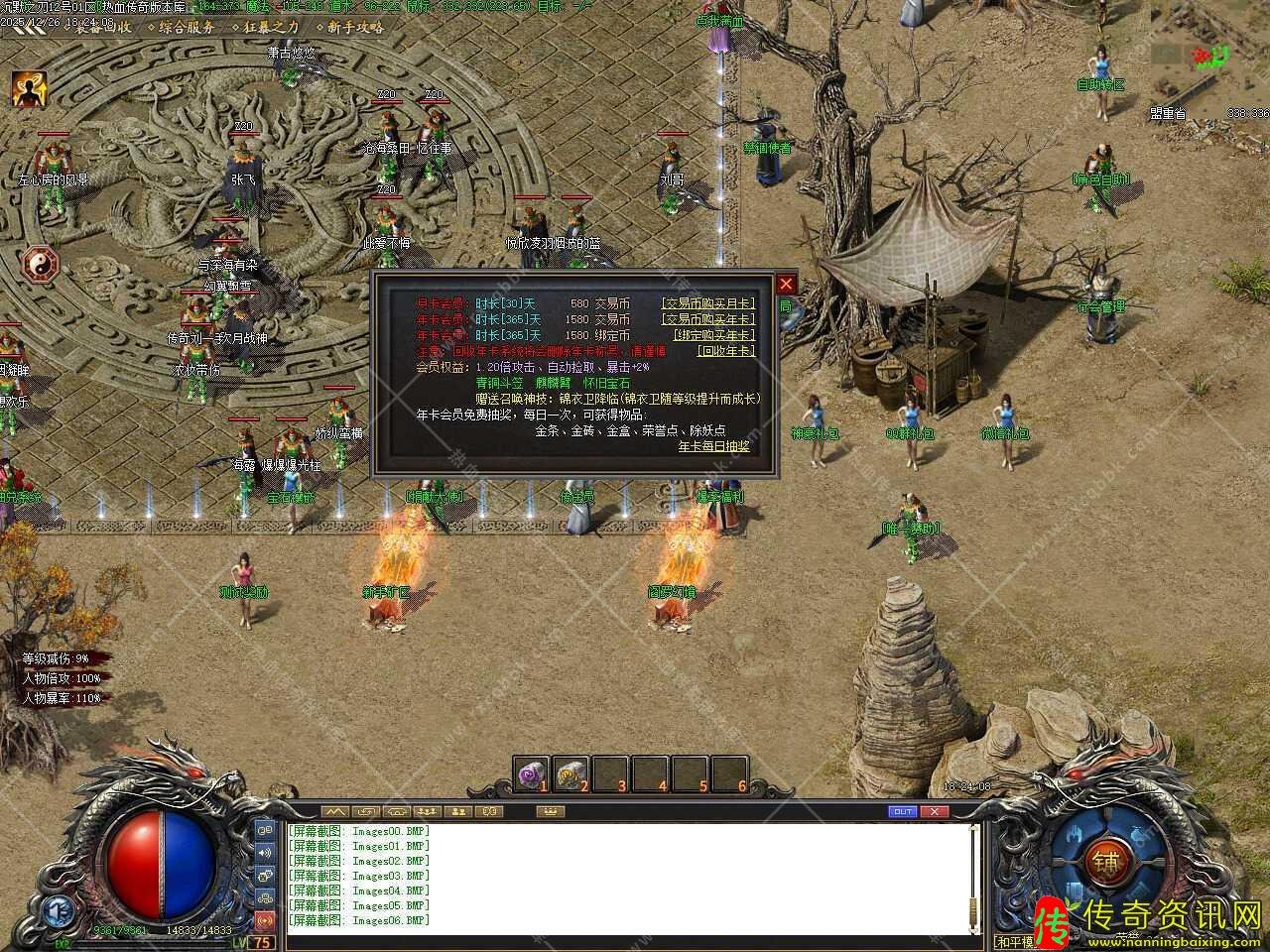This screenshot has width=1270, height=952.
Task: Select the 绑定购买年卡 option
Action: click(x=714, y=335)
